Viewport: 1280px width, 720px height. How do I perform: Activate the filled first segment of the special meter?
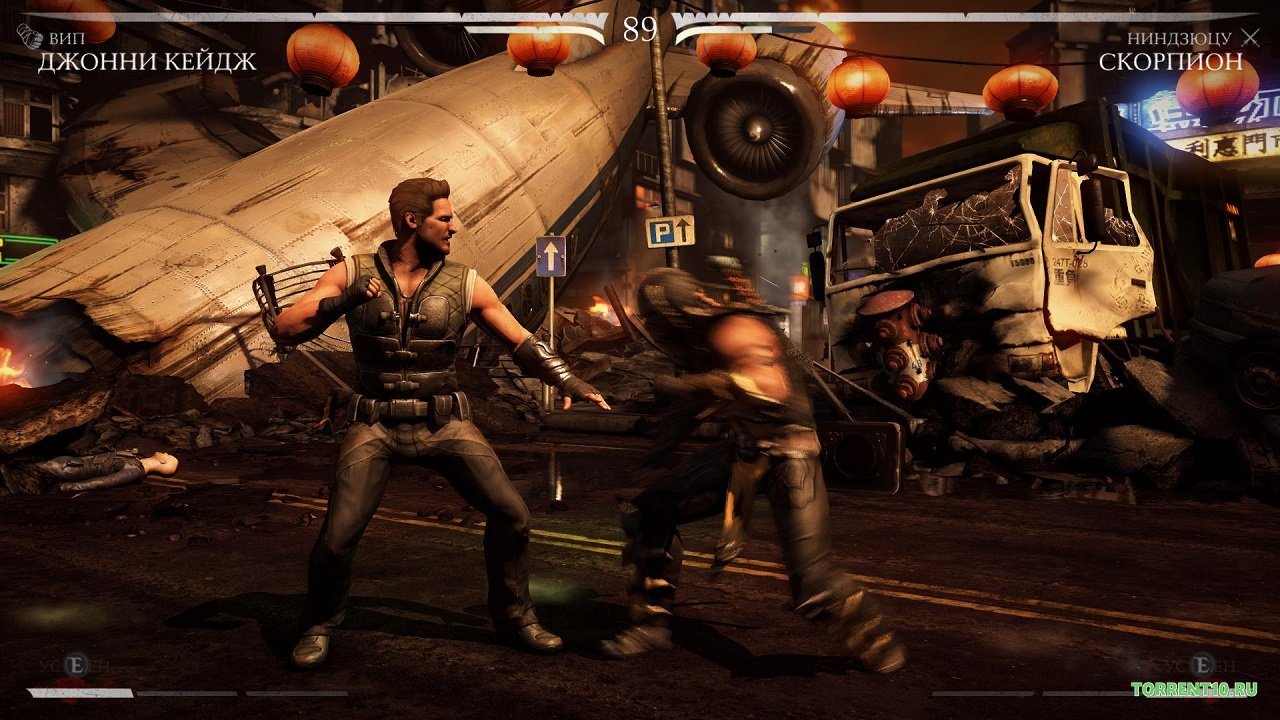(80, 695)
